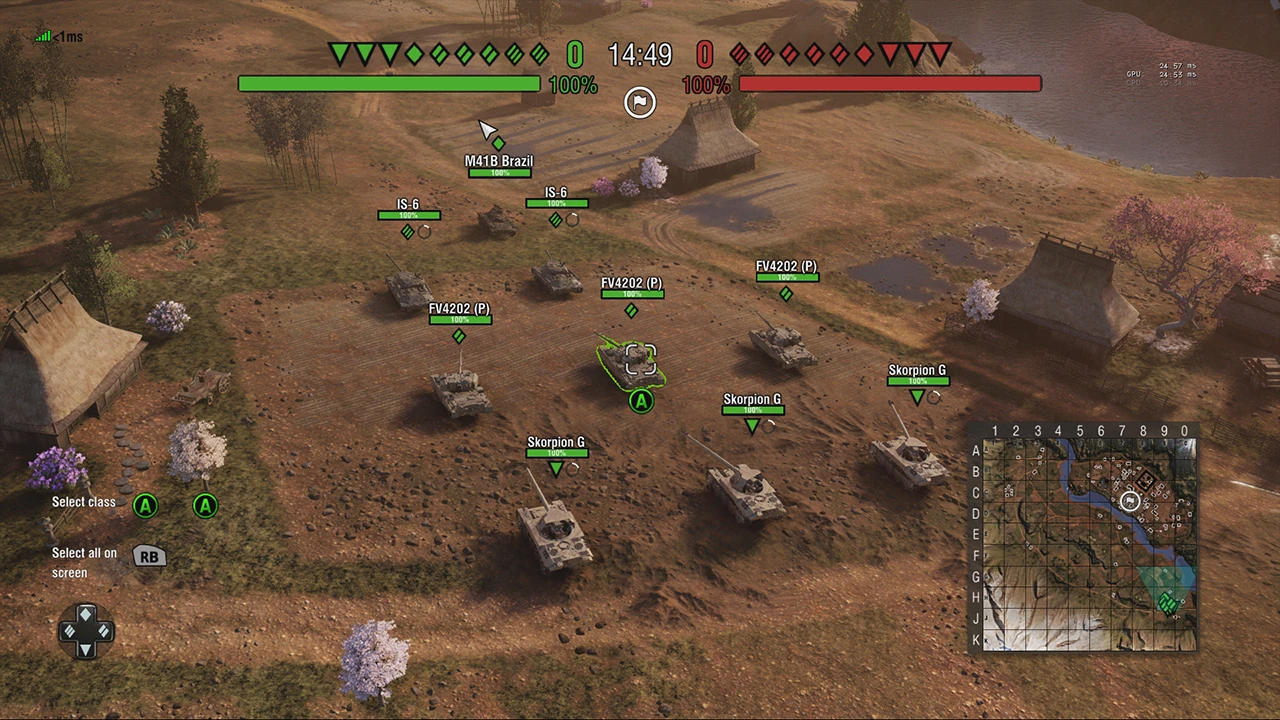Screen dimensions: 1280x720
Task: Click the Select all on screen label
Action: (x=84, y=562)
